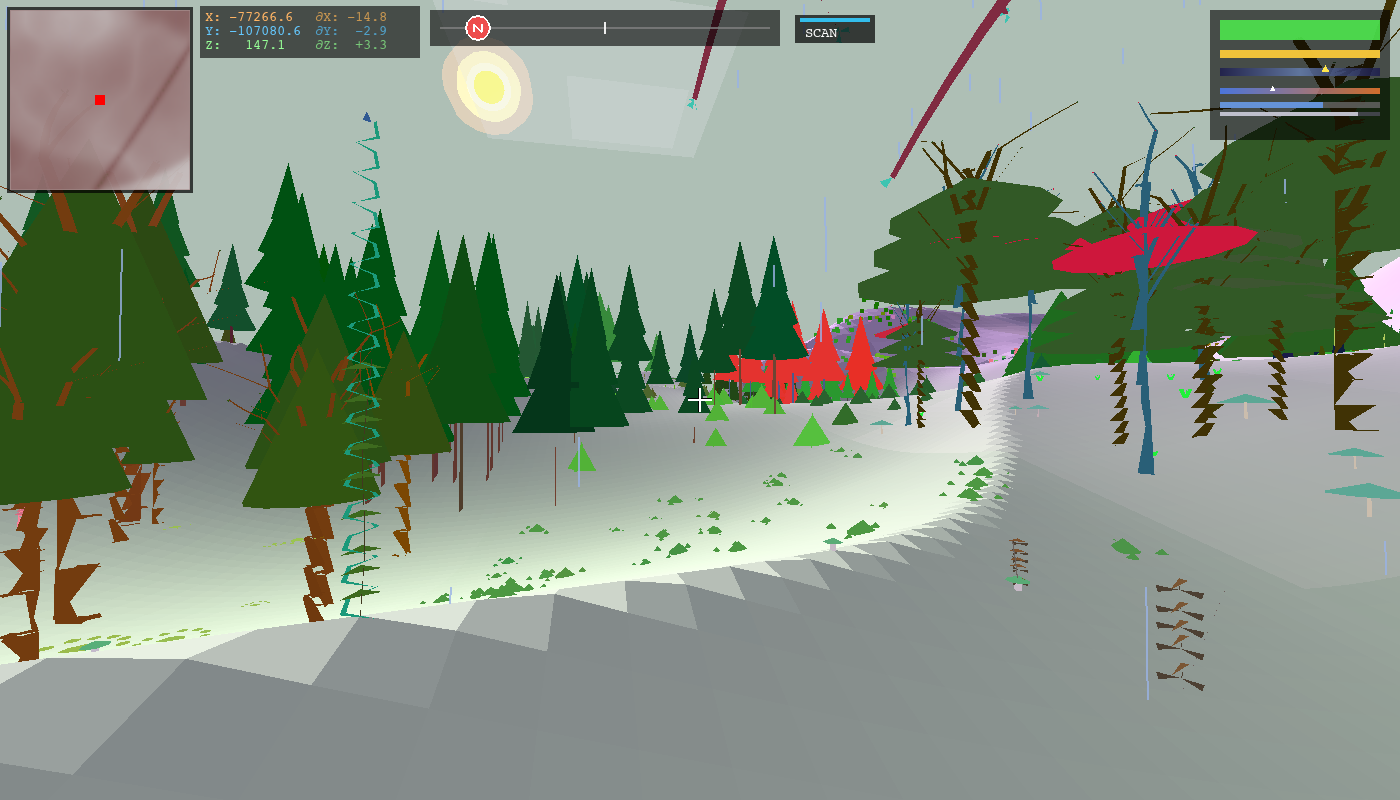Select the red player marker on the minimap

[99, 99]
